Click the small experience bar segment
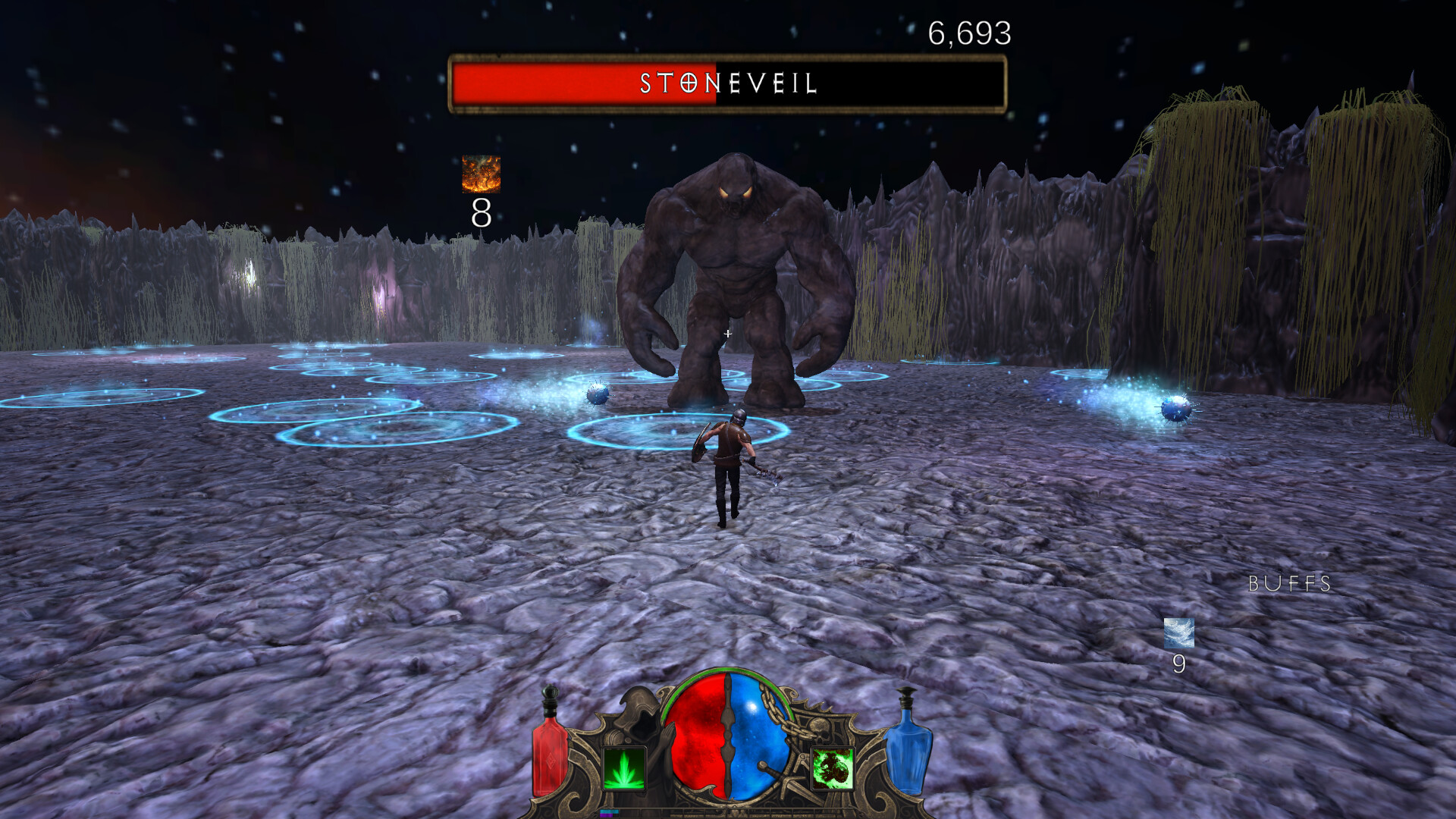This screenshot has height=819, width=1456. point(609,811)
